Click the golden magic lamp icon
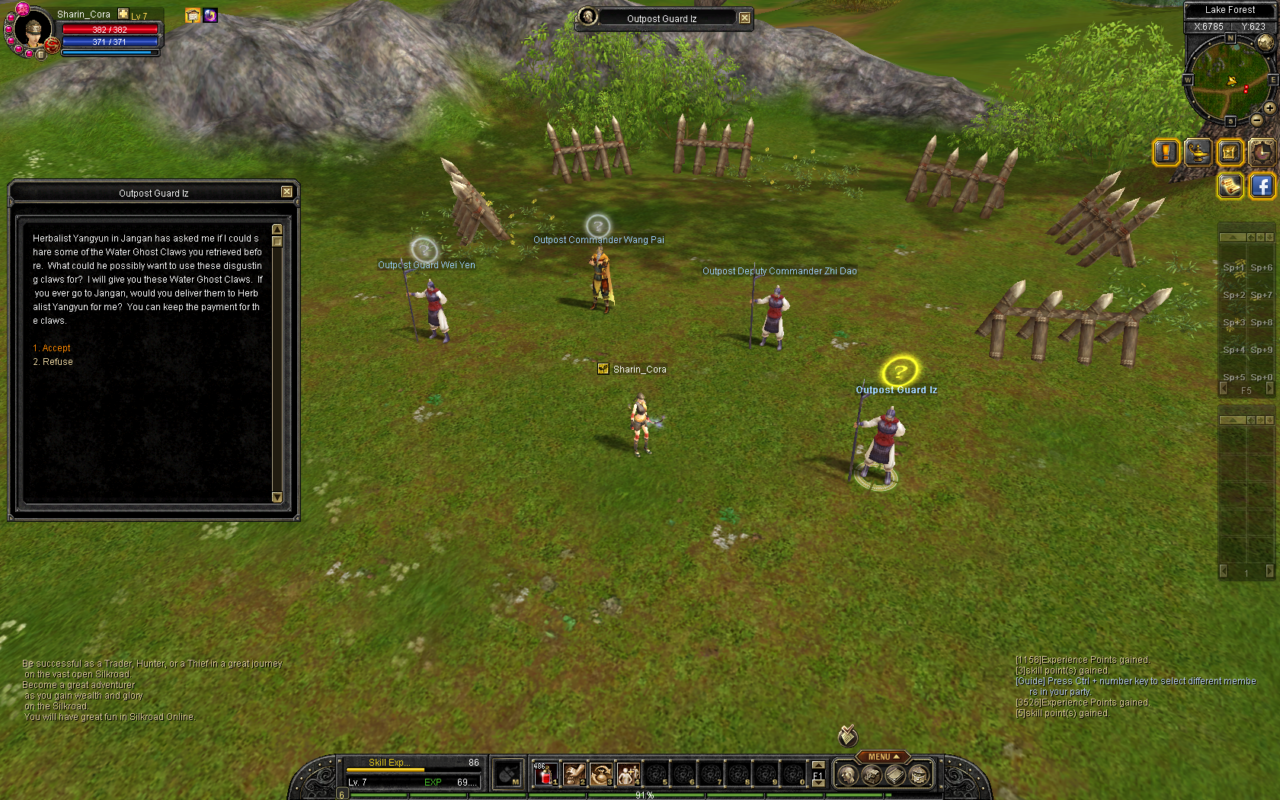The height and width of the screenshot is (800, 1280). tap(1198, 152)
